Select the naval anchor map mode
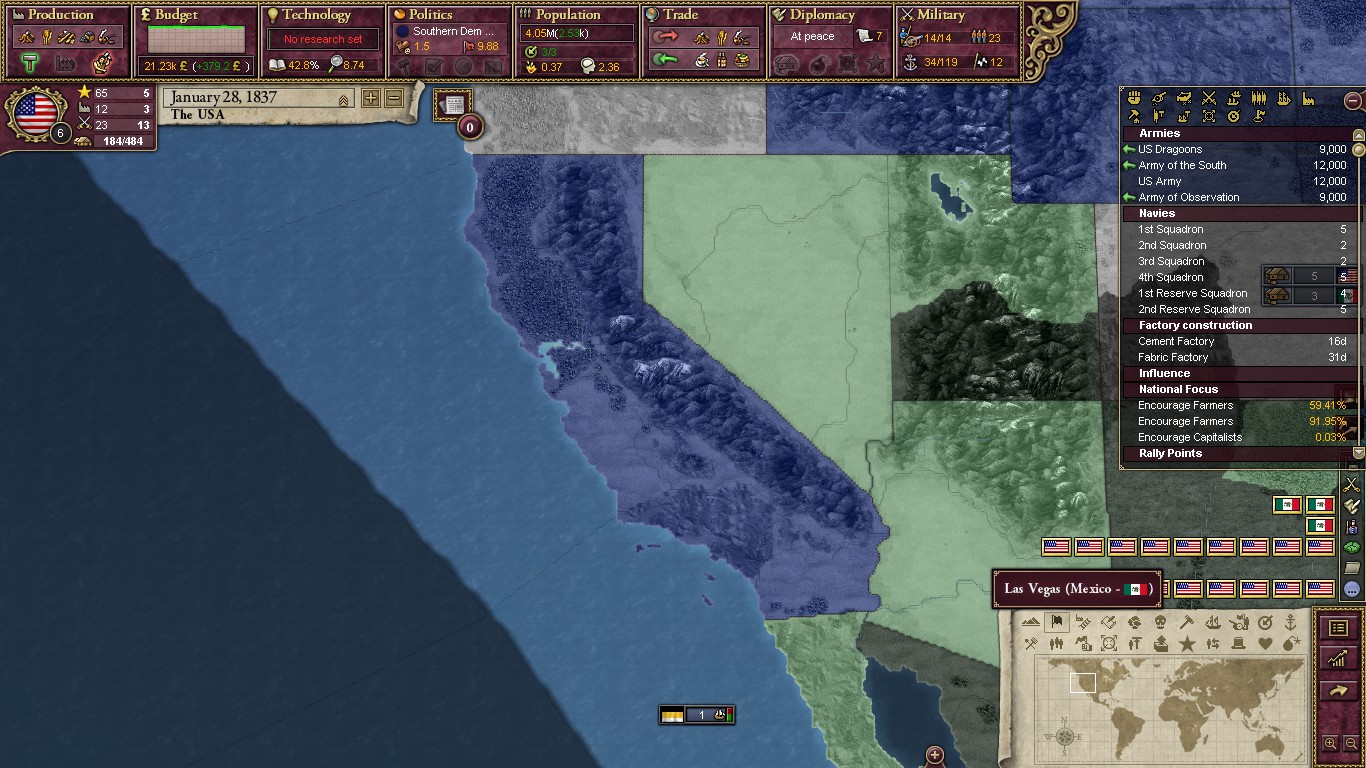Viewport: 1366px width, 768px height. pos(1291,621)
